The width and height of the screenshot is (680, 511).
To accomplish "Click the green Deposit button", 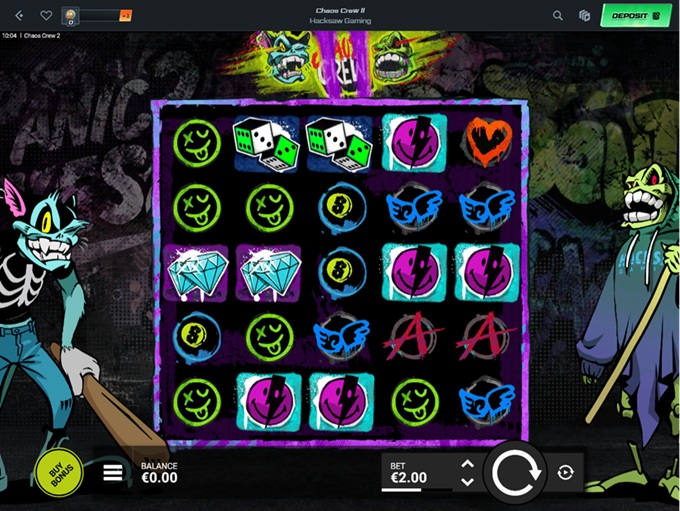I will click(635, 15).
